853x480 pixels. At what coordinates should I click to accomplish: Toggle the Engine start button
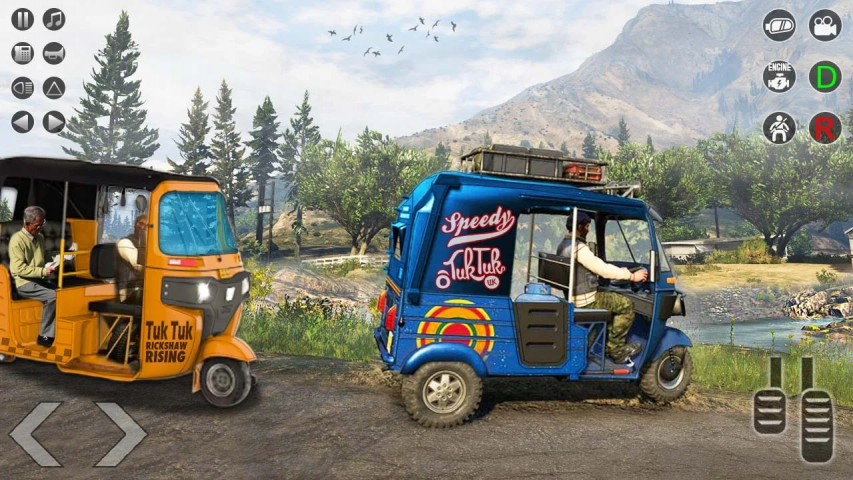(779, 76)
